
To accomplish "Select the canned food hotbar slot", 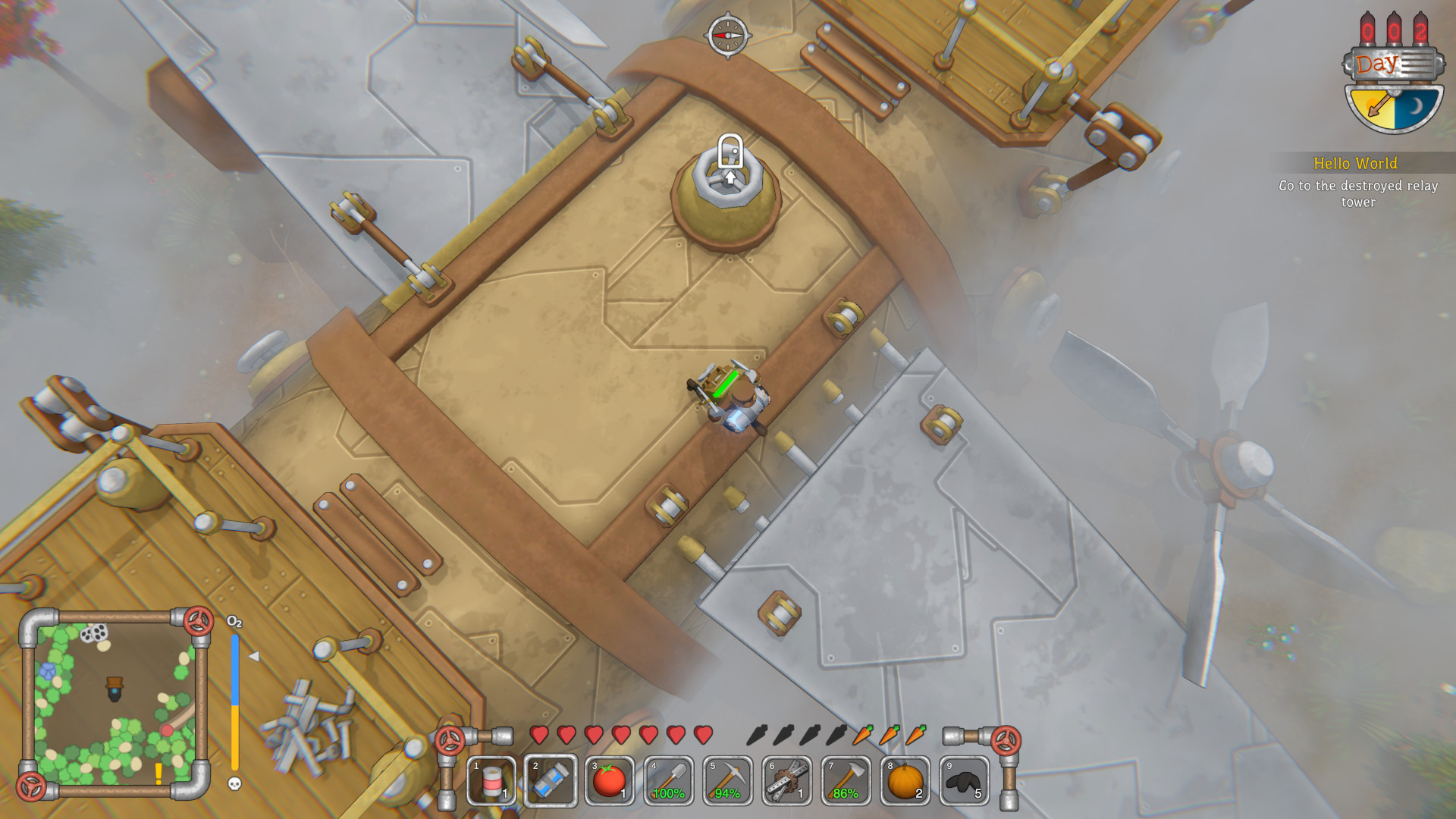I will 491,780.
